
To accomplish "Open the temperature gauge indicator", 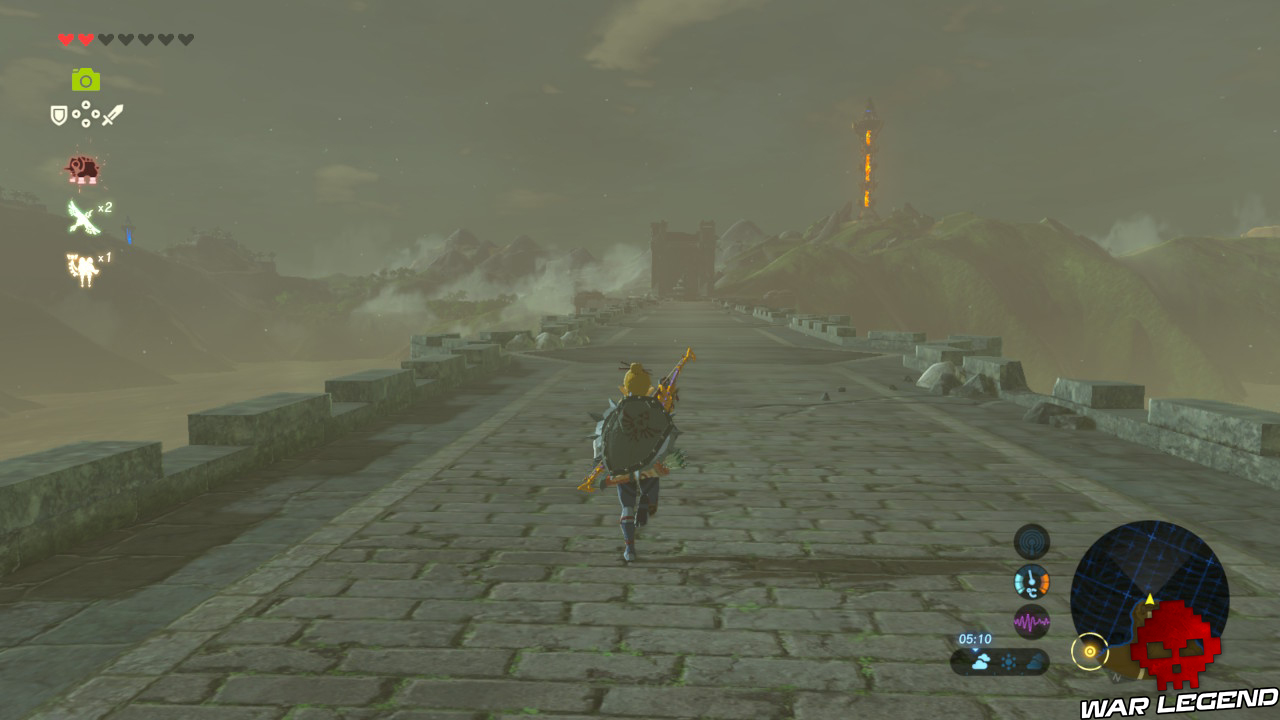I will 1030,580.
